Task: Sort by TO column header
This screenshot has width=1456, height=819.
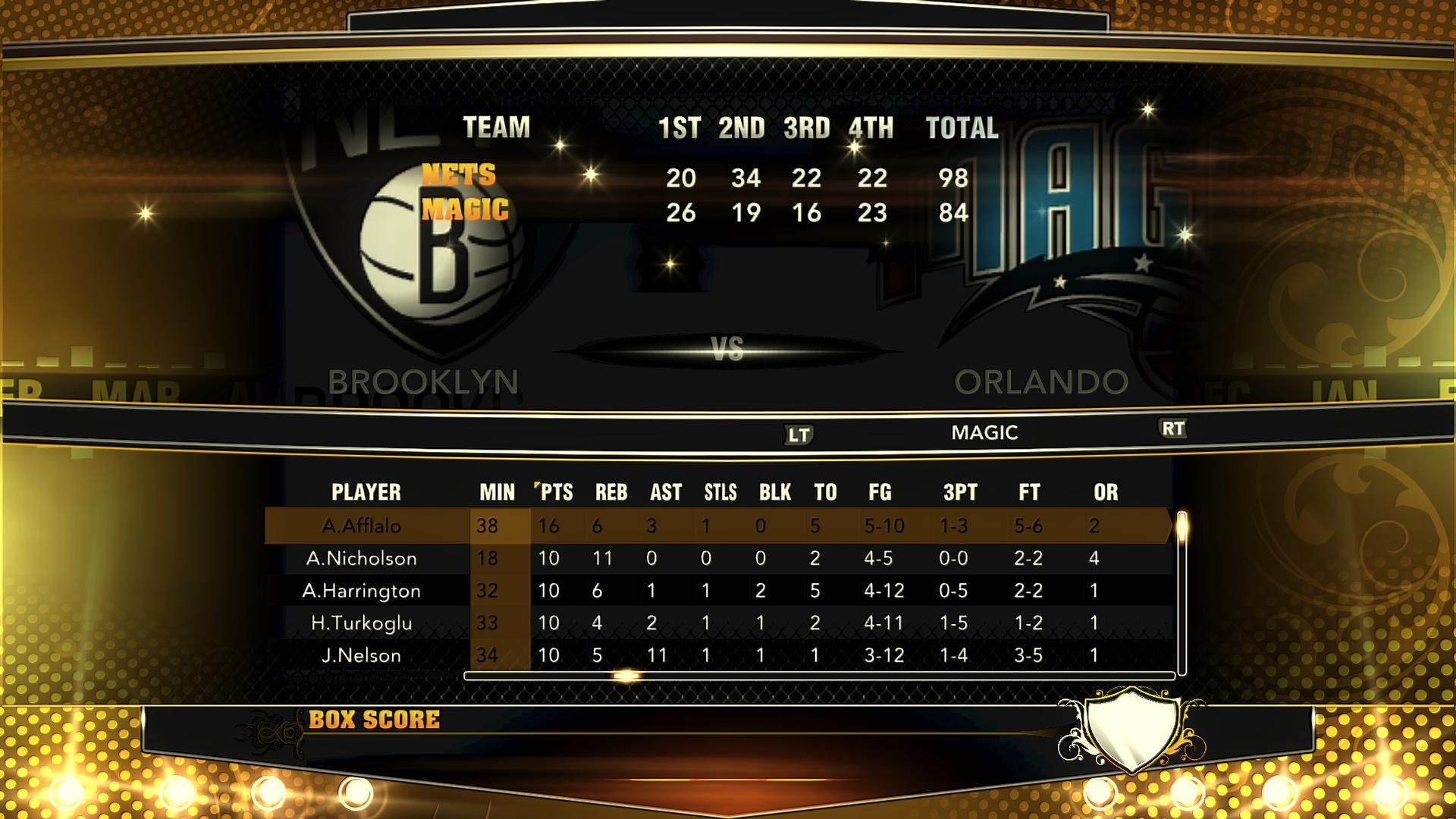Action: [825, 492]
